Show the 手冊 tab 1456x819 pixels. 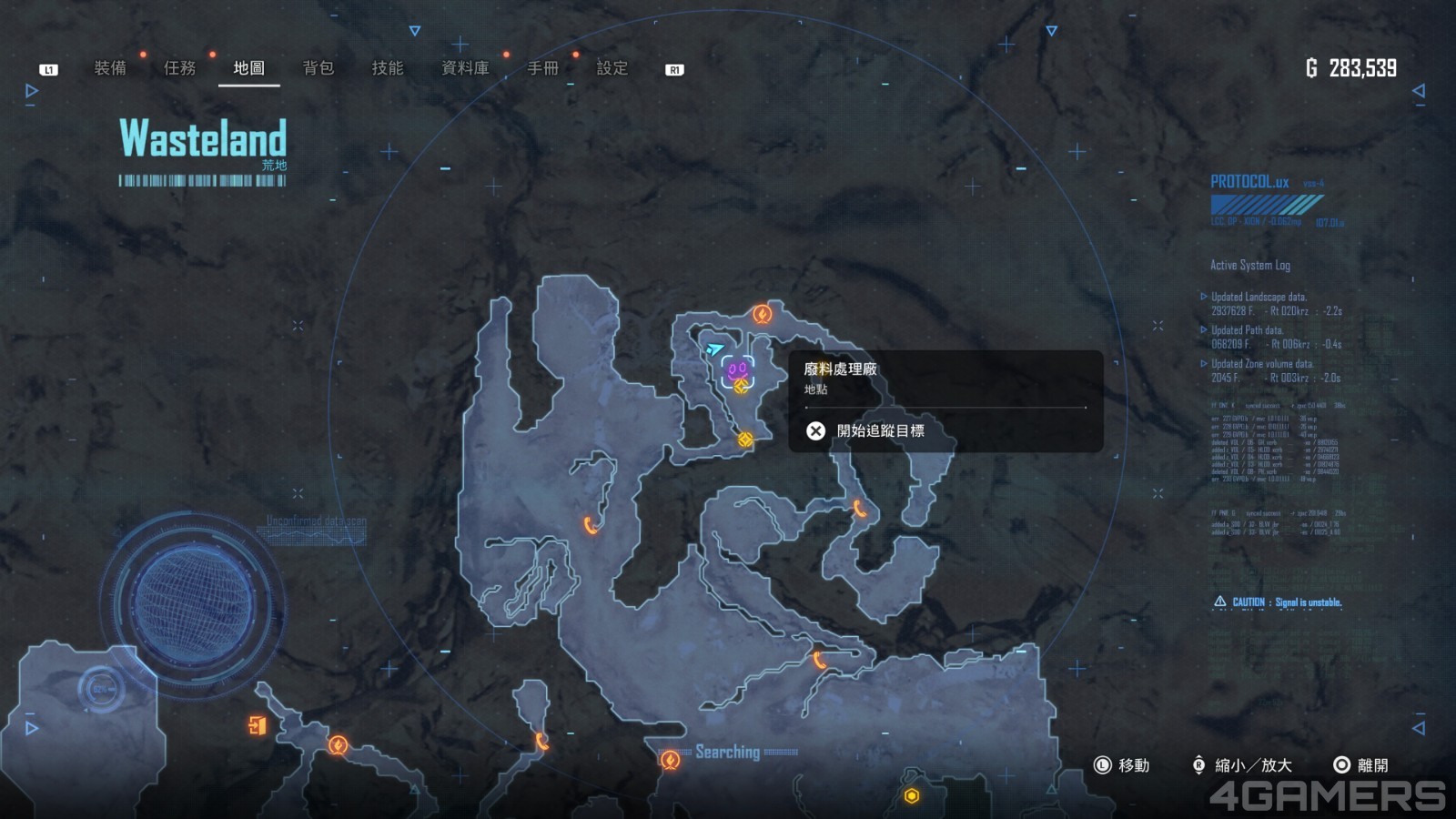[x=543, y=68]
